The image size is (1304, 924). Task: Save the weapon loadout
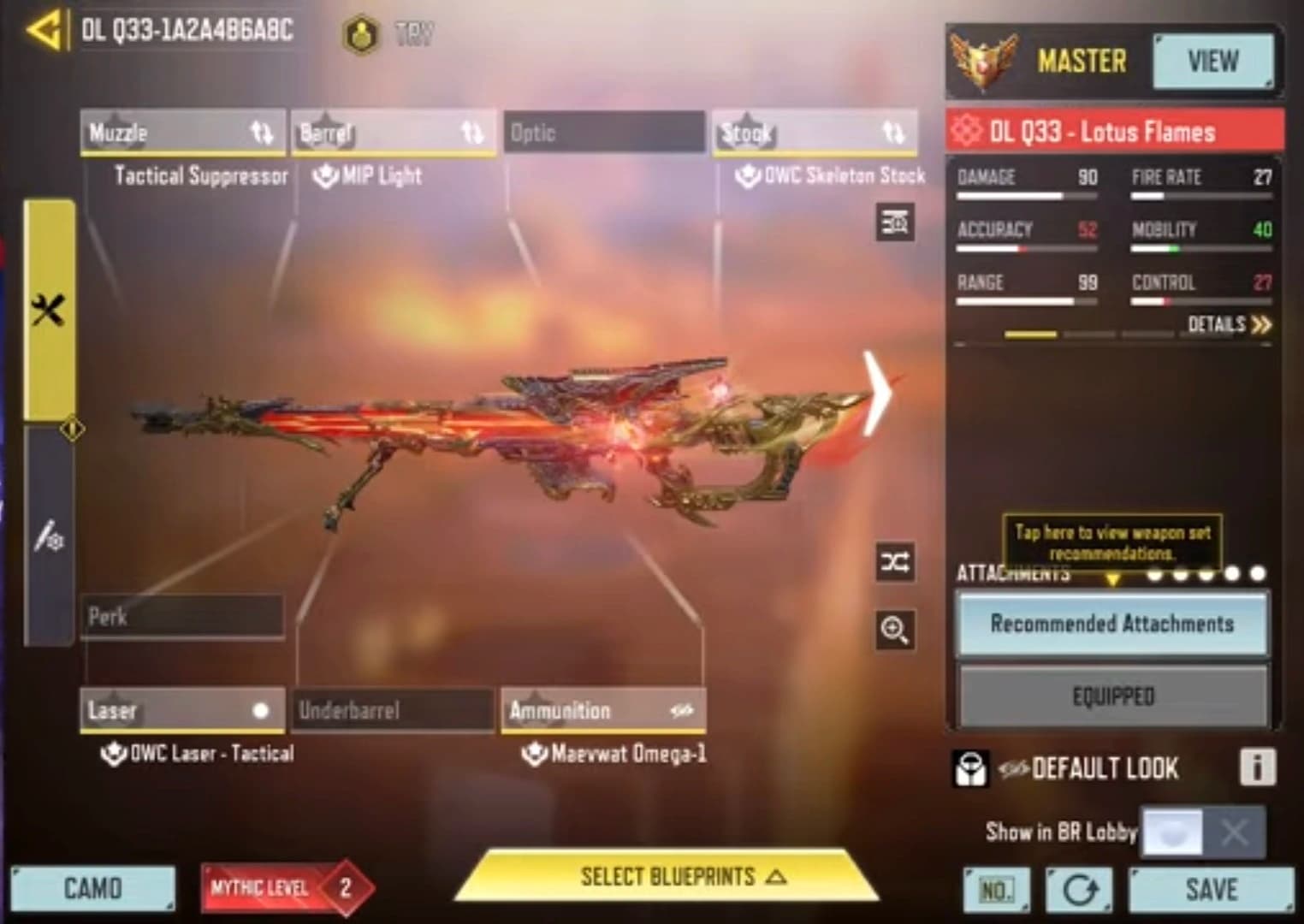(1211, 890)
